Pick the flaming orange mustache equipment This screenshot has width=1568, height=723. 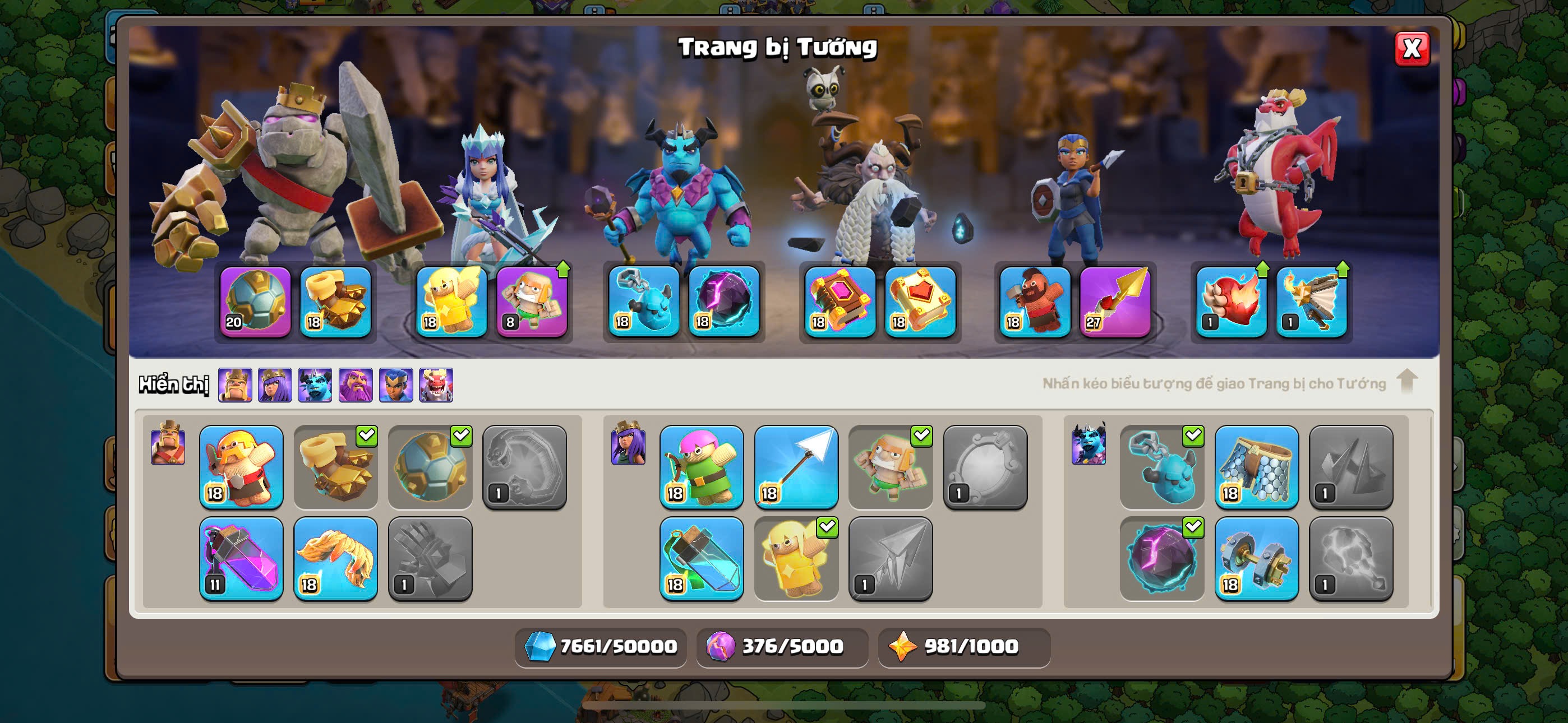[x=335, y=559]
